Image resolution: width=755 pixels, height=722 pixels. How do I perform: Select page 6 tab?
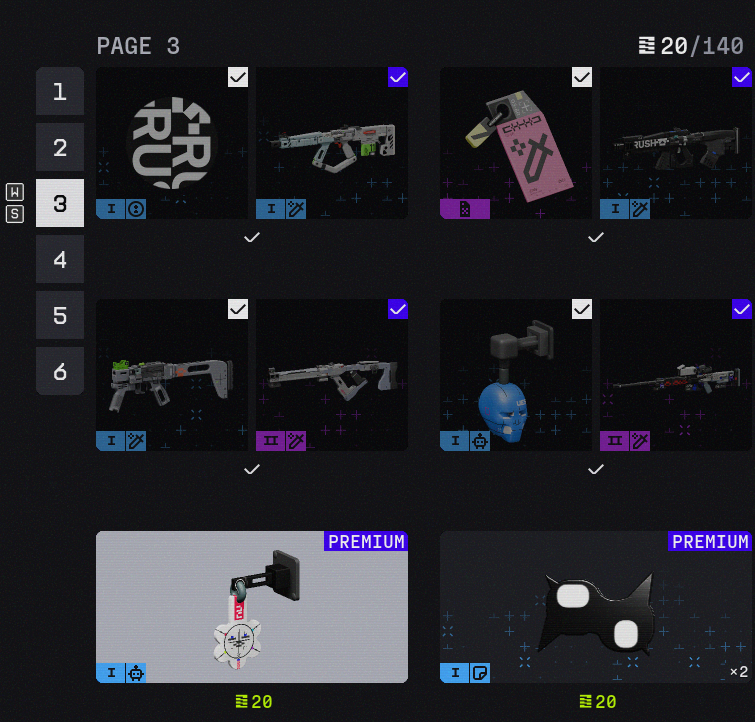point(60,372)
